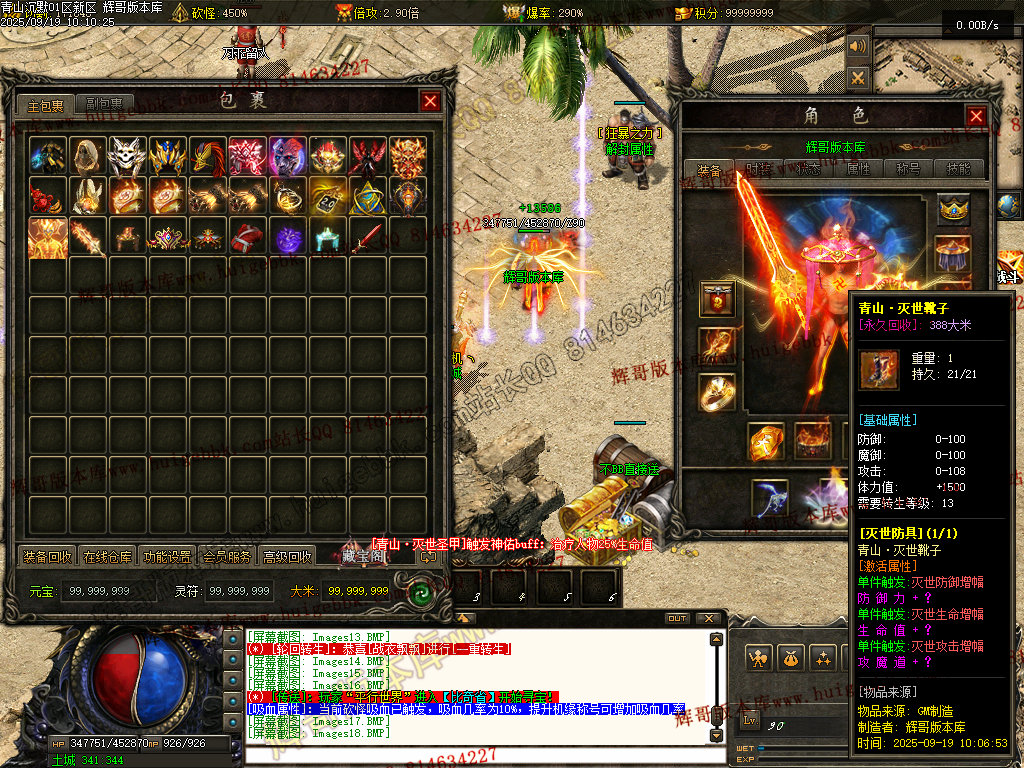Image resolution: width=1024 pixels, height=768 pixels.
Task: Select the red sword item in bag
Action: click(368, 238)
